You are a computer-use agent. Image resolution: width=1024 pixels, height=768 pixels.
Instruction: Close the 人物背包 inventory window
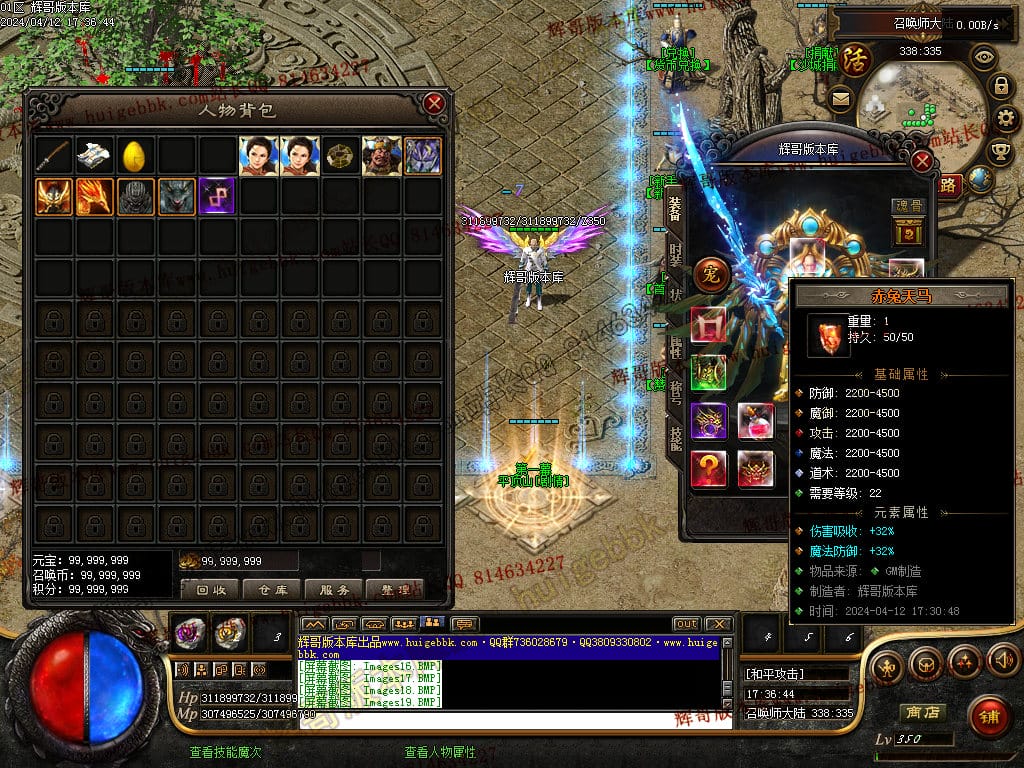pos(434,103)
